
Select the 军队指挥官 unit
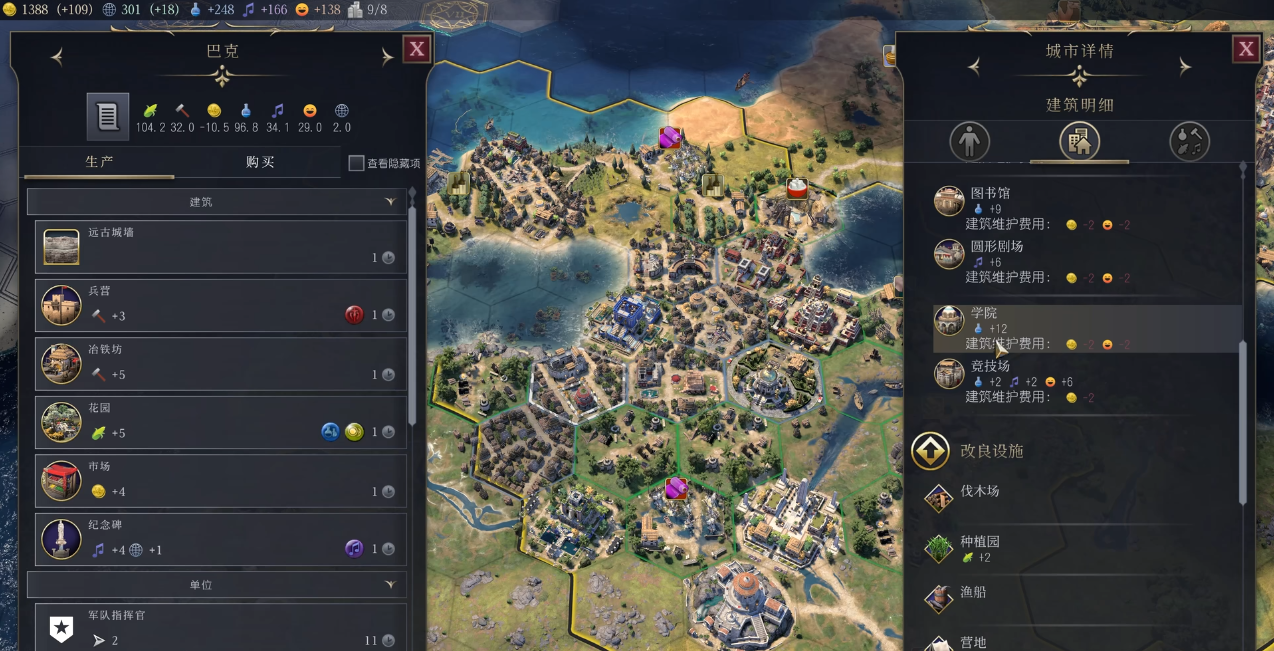click(x=220, y=627)
